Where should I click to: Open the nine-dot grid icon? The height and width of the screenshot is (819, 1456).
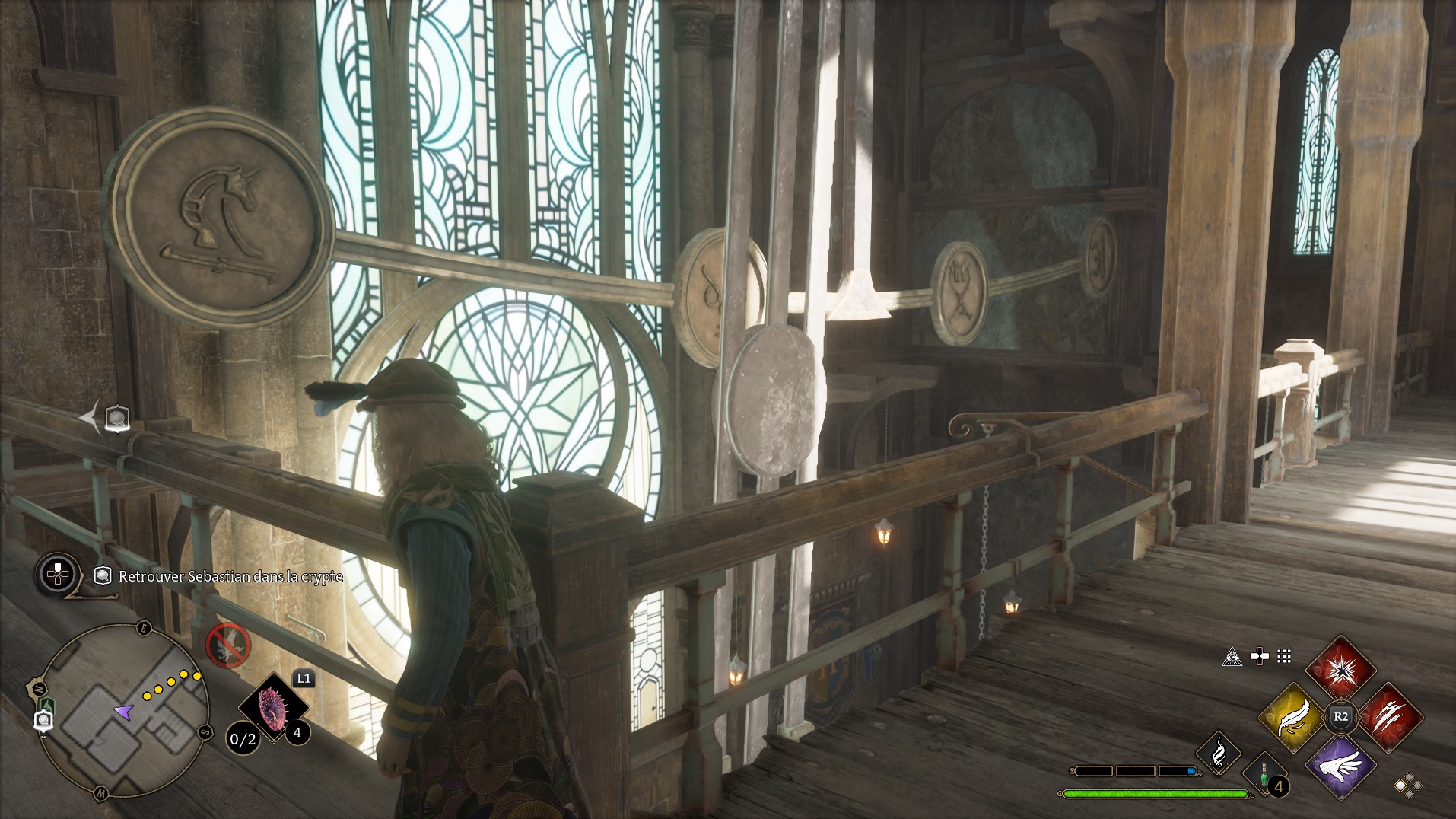(x=1284, y=656)
